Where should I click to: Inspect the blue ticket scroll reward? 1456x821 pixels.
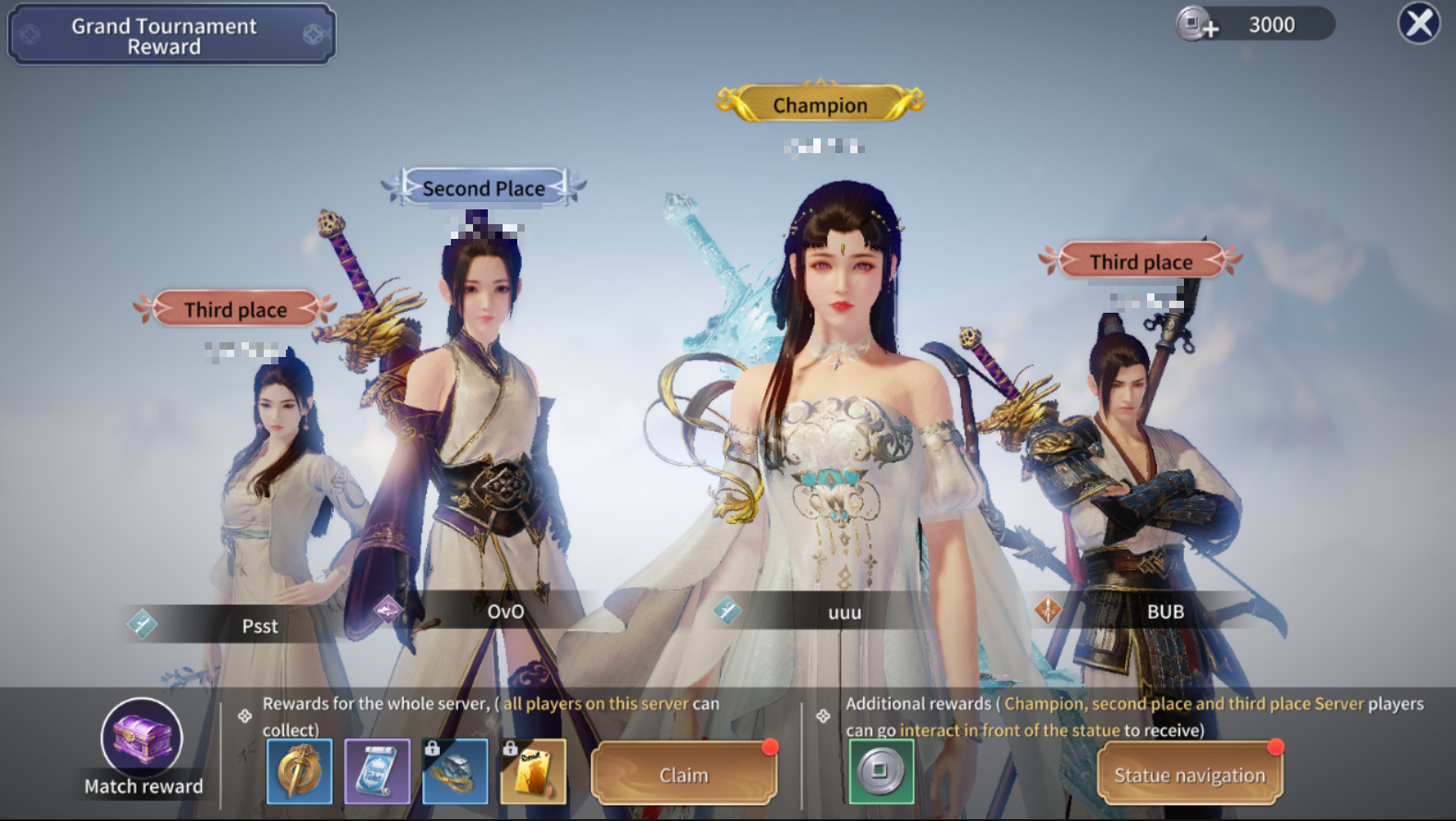[377, 771]
